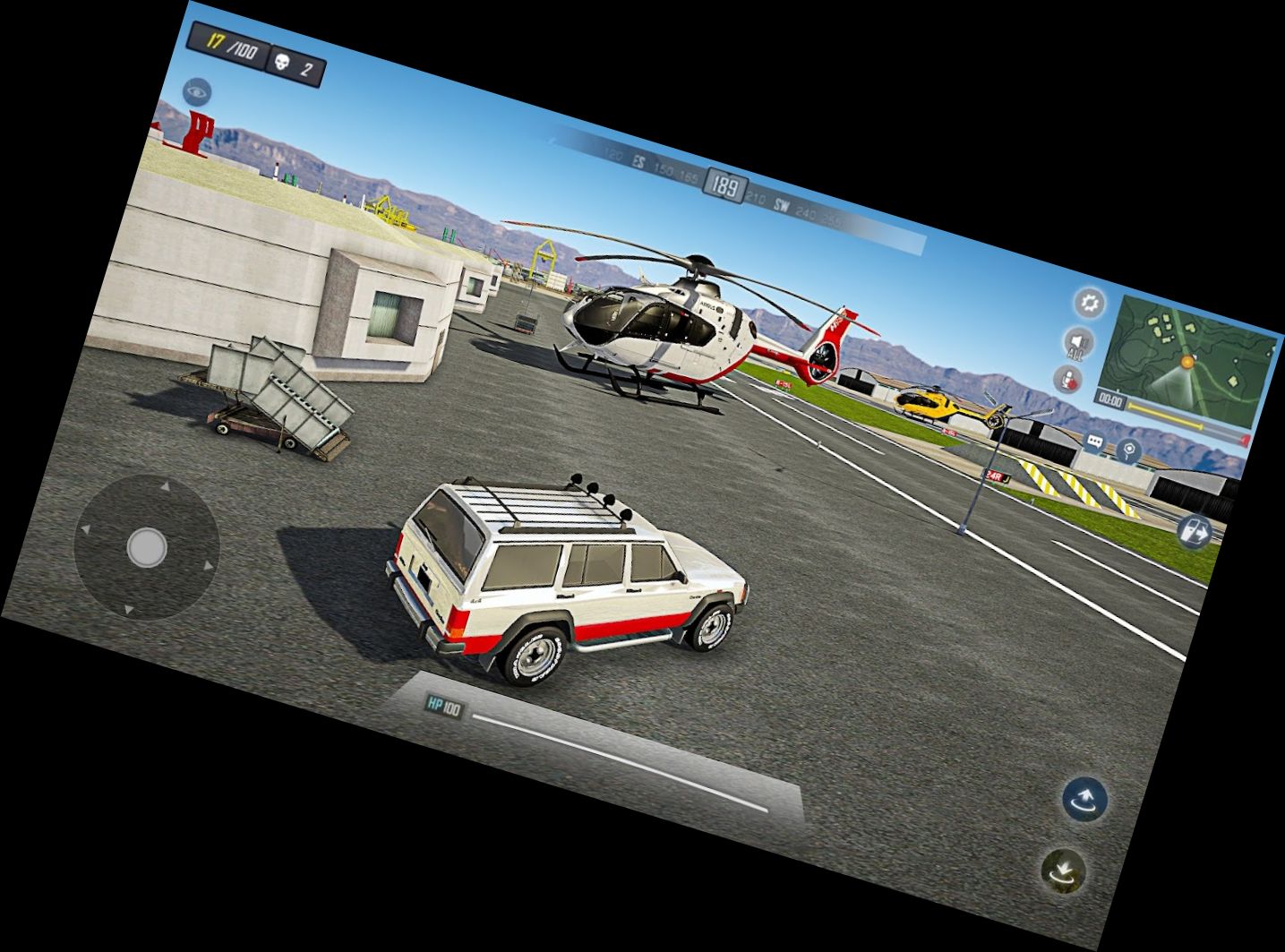
Task: Unmute the microphone icon
Action: 1068,379
